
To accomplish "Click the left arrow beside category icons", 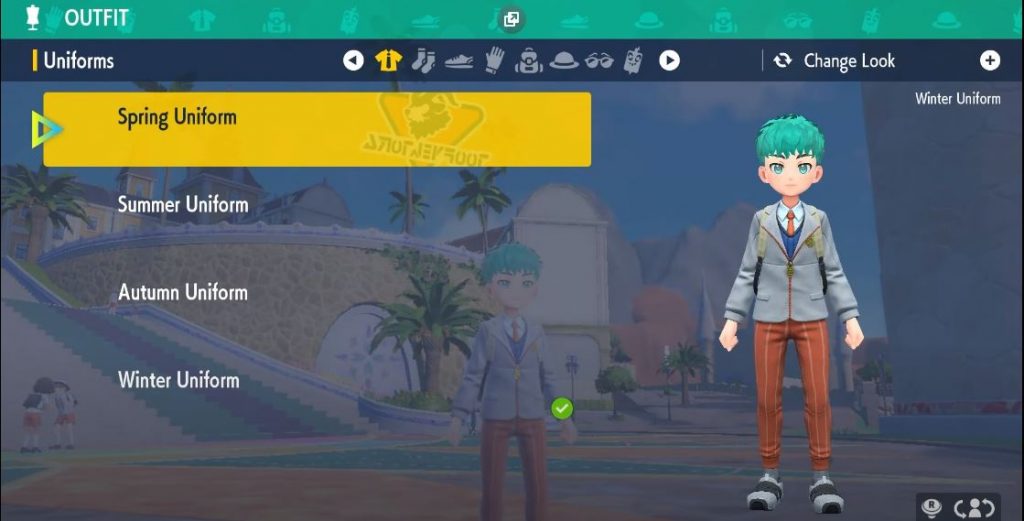I will tap(353, 61).
